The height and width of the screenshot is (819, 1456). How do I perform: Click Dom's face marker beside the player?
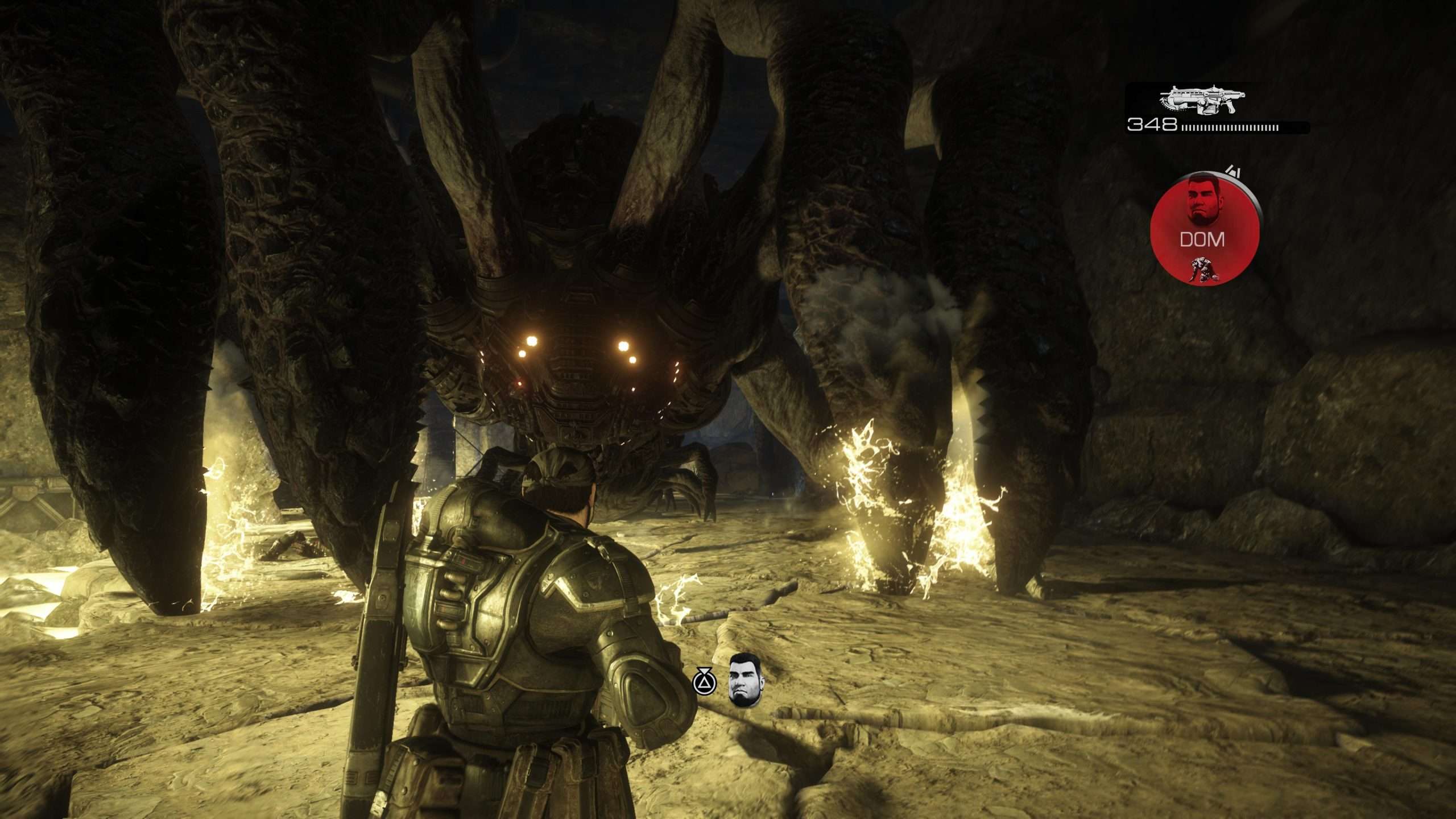pyautogui.click(x=745, y=687)
